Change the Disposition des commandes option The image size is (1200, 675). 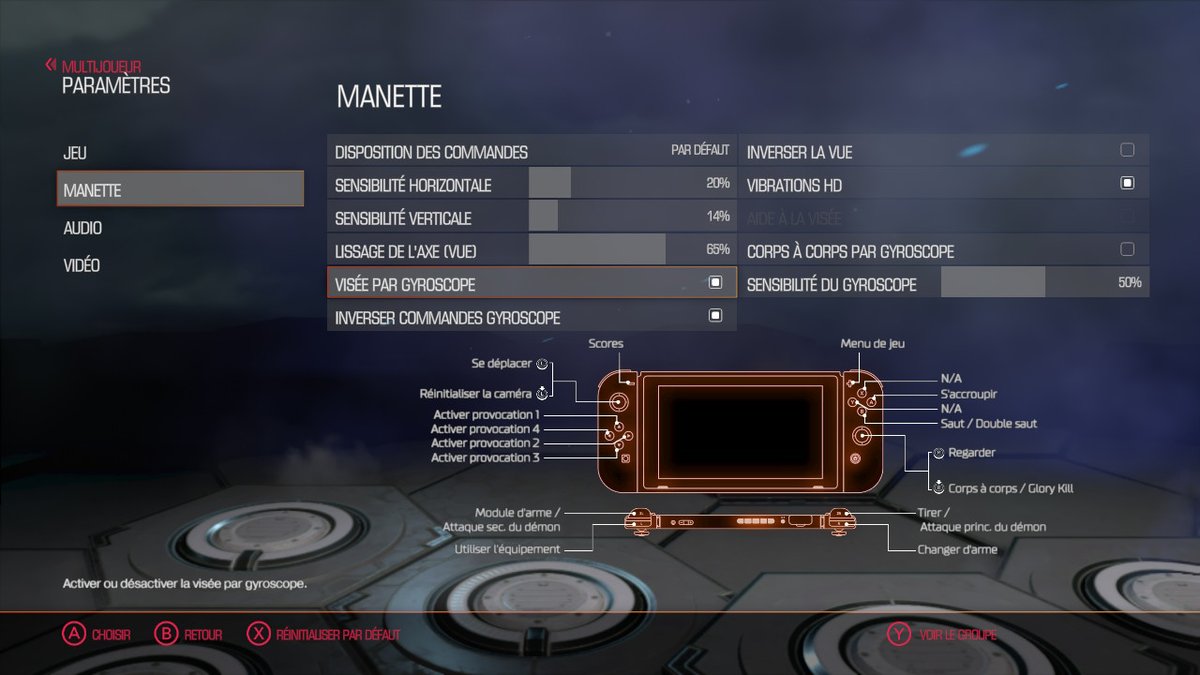(x=531, y=152)
